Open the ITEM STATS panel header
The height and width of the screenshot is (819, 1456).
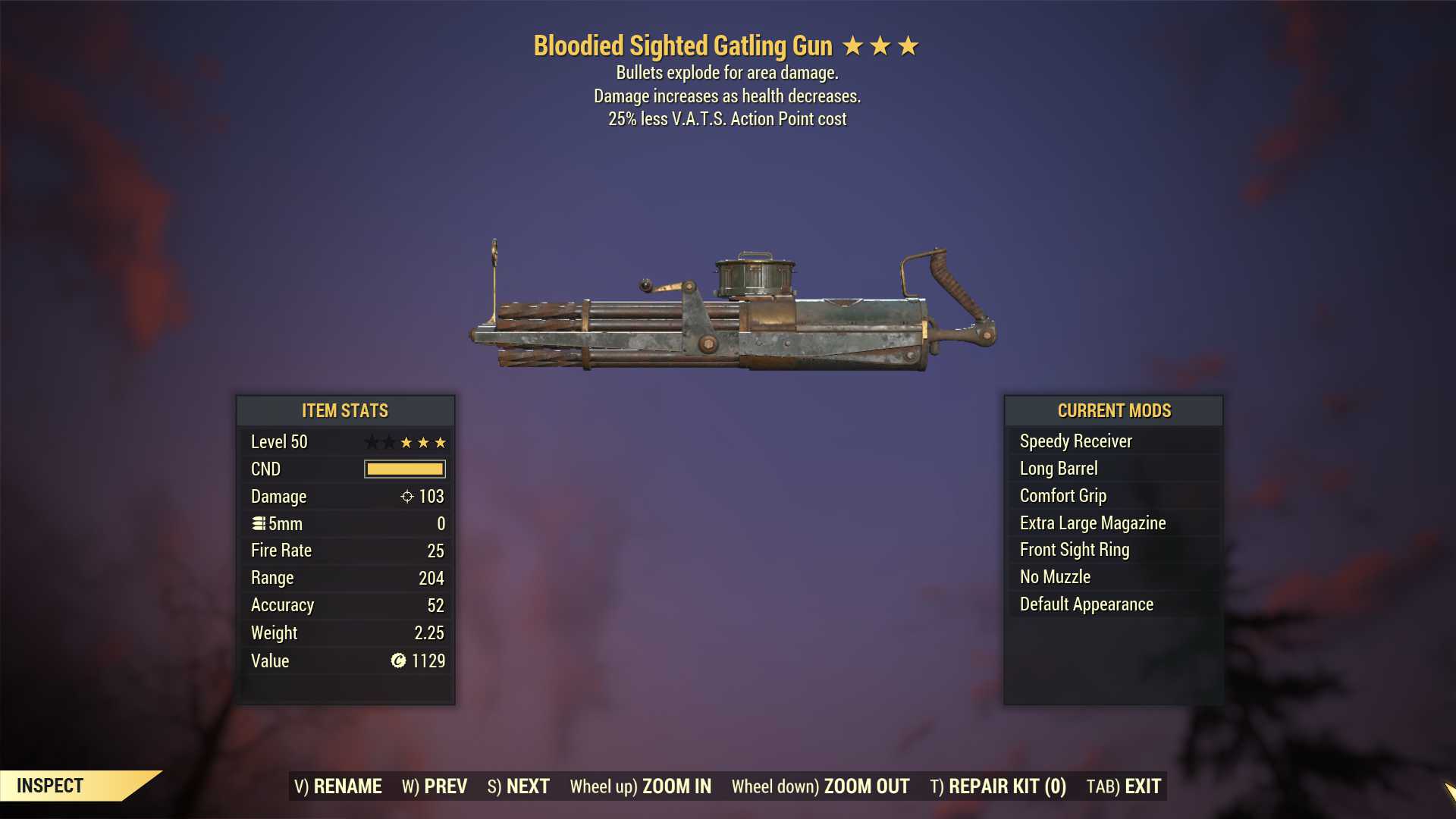(345, 411)
